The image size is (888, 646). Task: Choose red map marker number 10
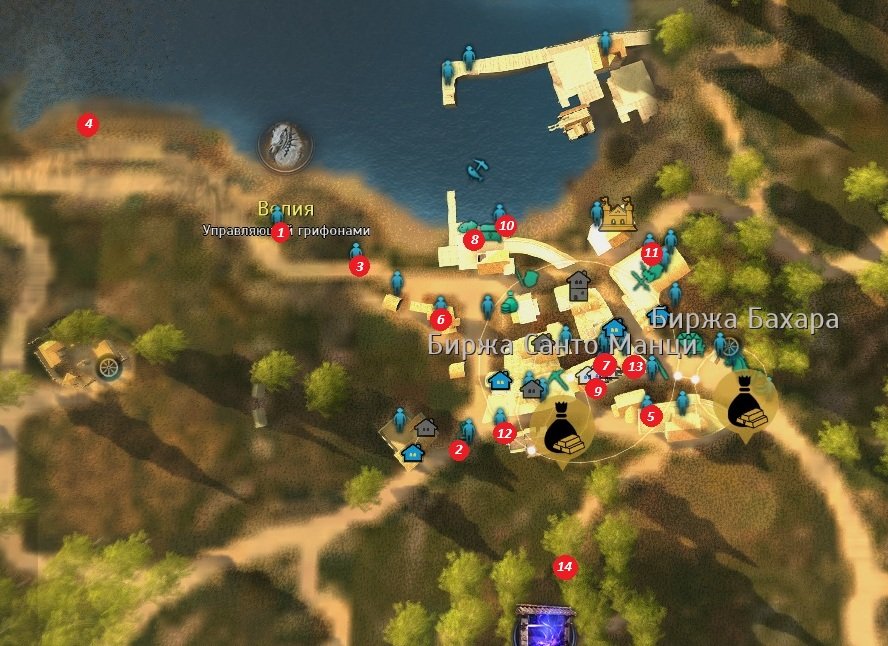506,226
